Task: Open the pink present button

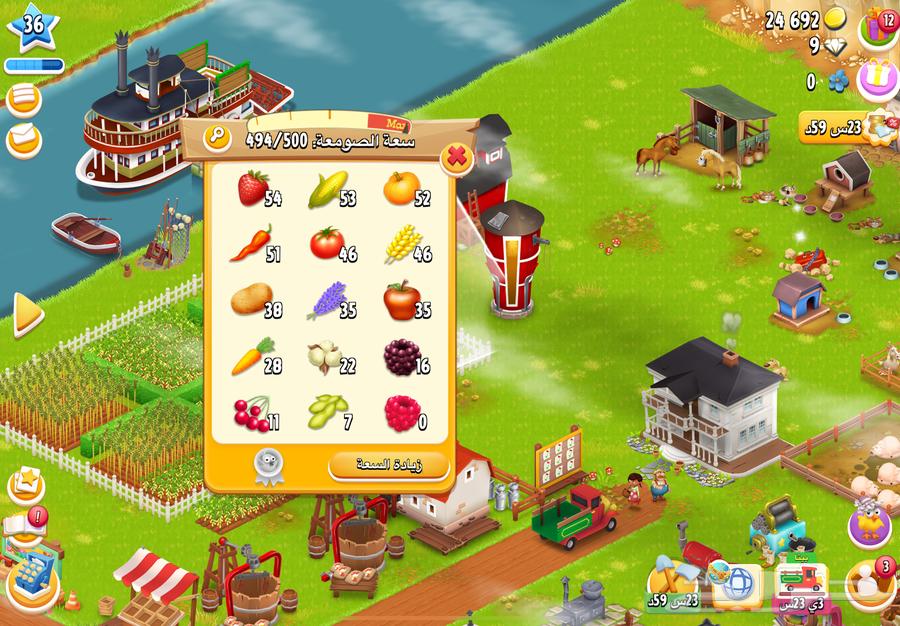Action: click(877, 77)
